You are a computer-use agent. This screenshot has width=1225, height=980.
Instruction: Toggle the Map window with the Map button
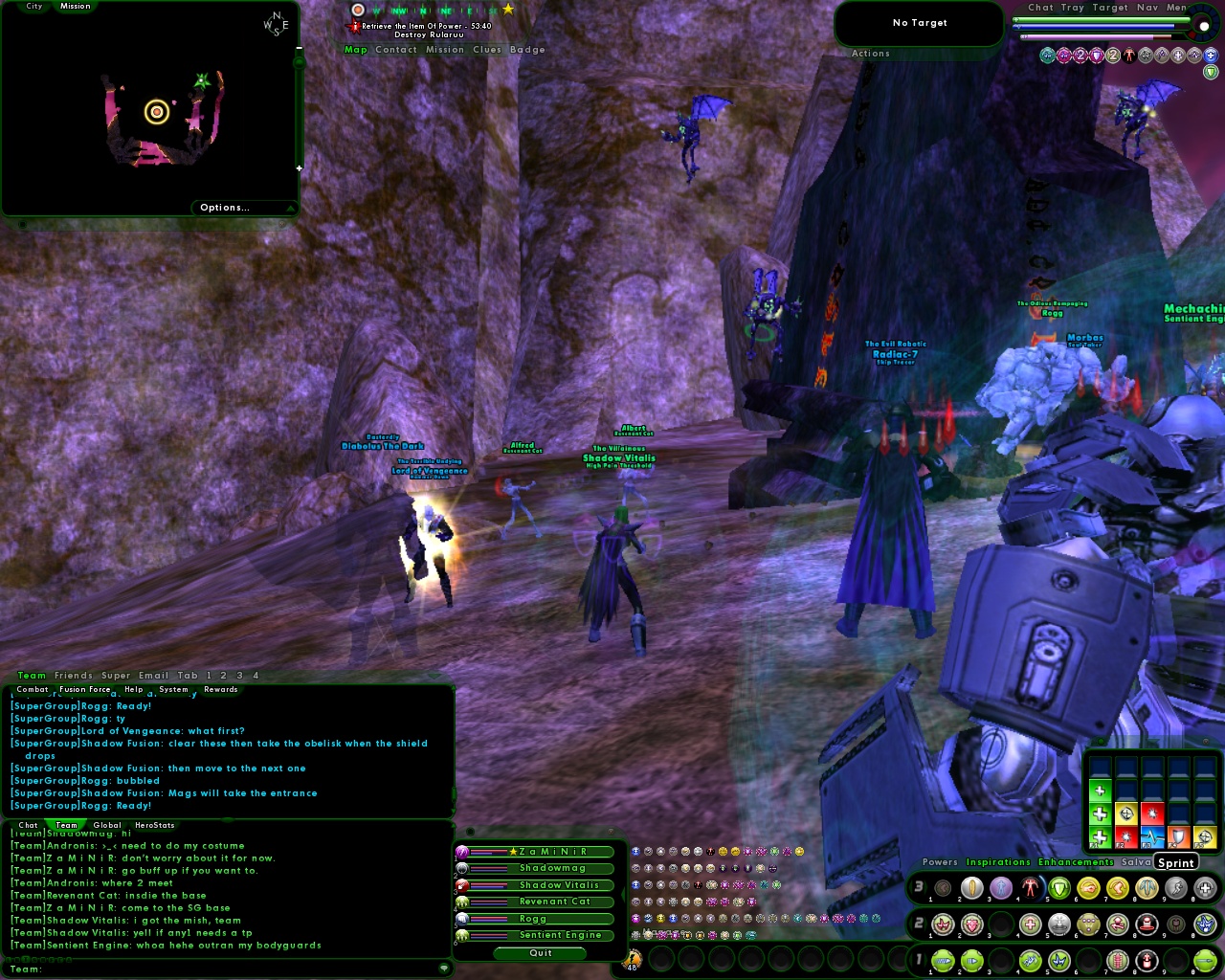pos(355,49)
